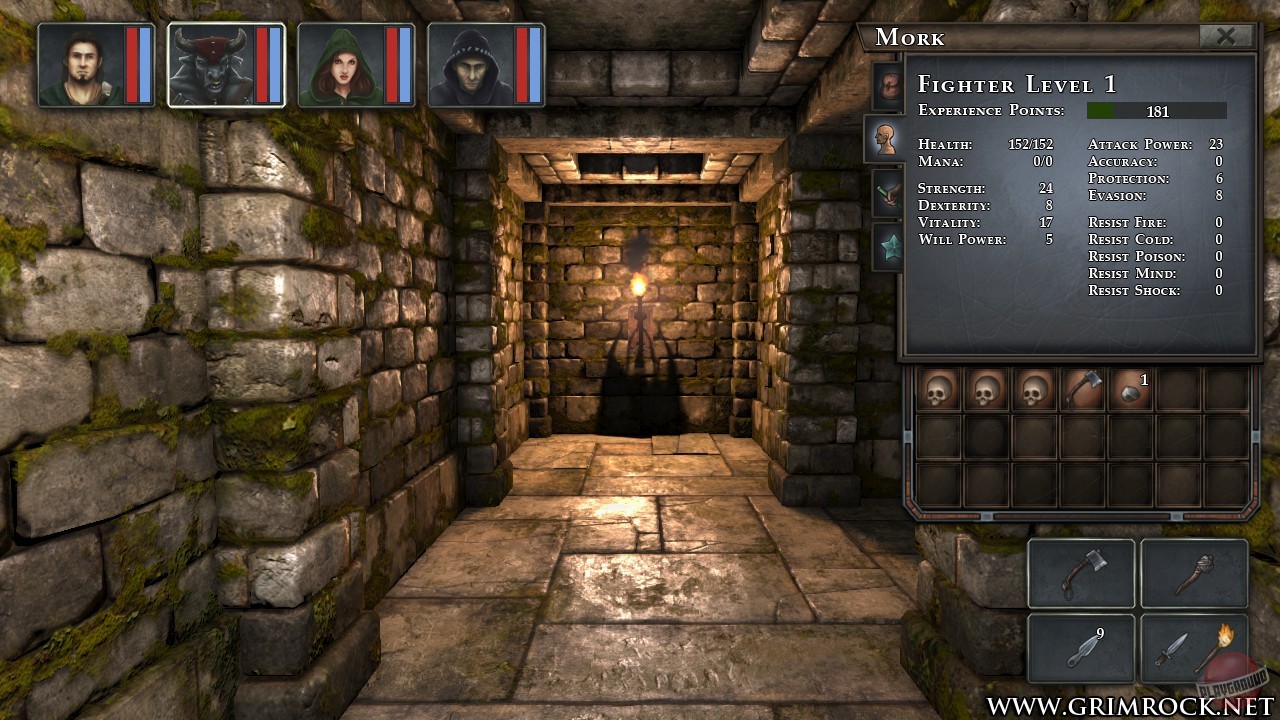Grab the first skull from Mork's inventory
Viewport: 1280px width, 720px height.
[x=937, y=389]
